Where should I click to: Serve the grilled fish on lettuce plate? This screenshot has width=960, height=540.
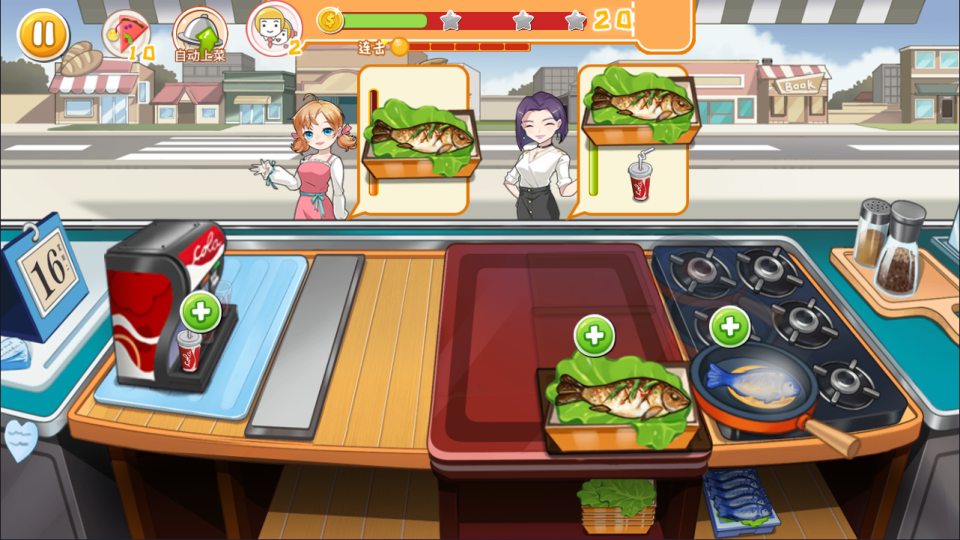(620, 400)
